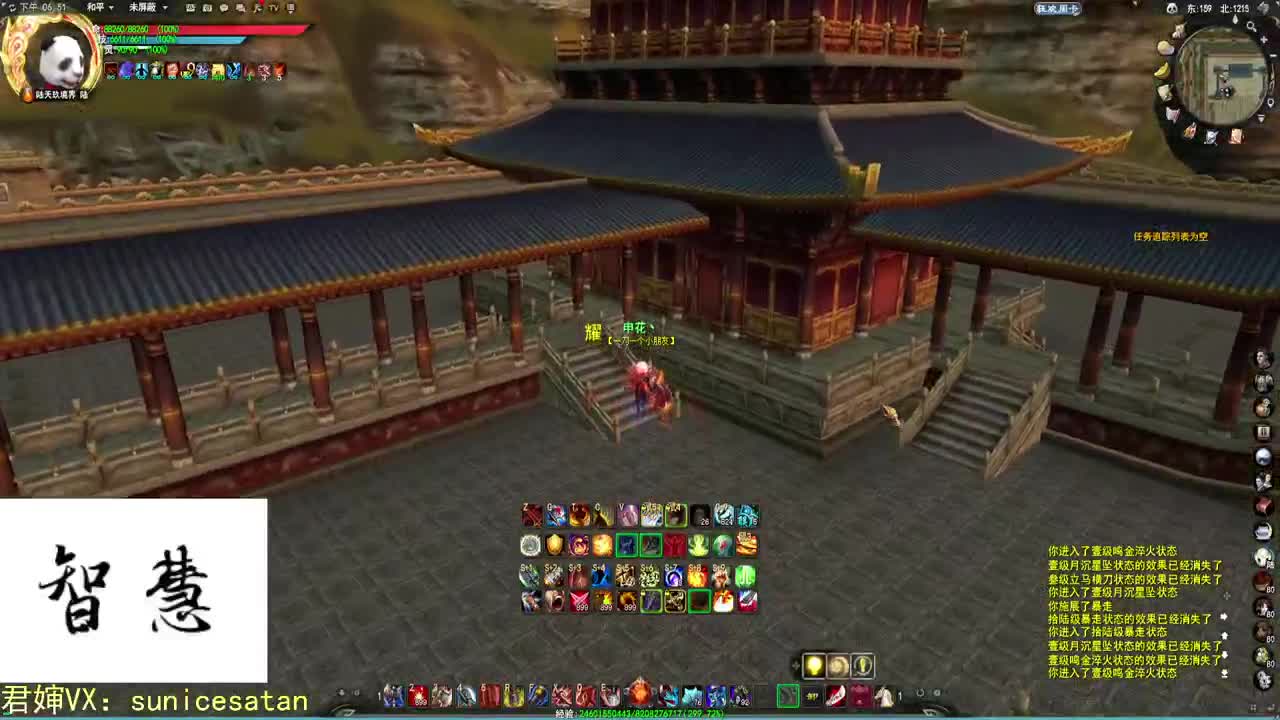Screen dimensions: 1280x720
Task: Toggle the leftmost dimmed lantern icon
Action: pyautogui.click(x=838, y=665)
